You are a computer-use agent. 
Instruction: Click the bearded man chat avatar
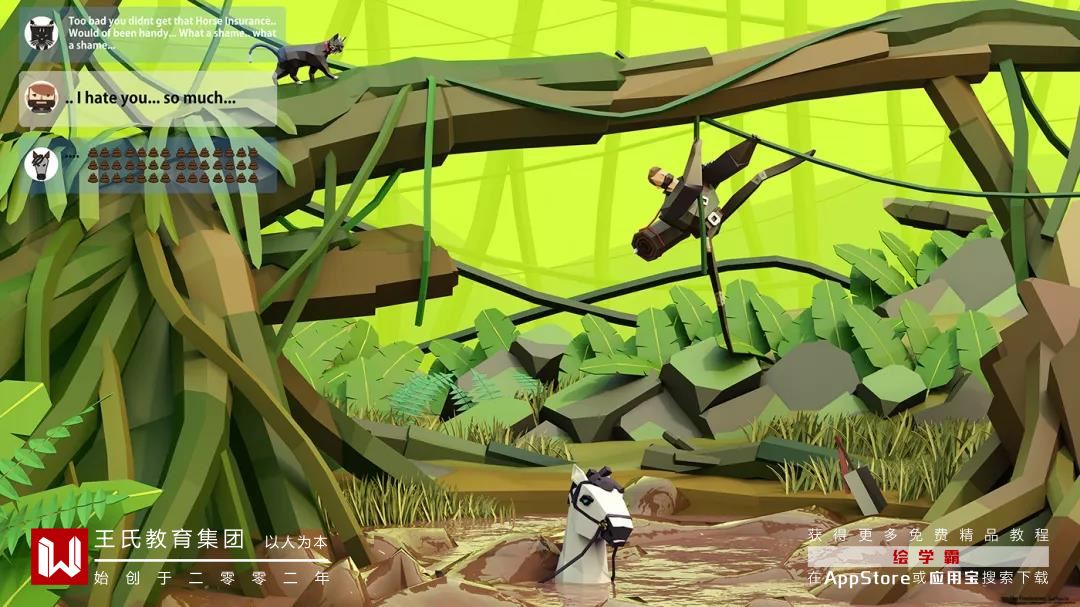pyautogui.click(x=41, y=98)
